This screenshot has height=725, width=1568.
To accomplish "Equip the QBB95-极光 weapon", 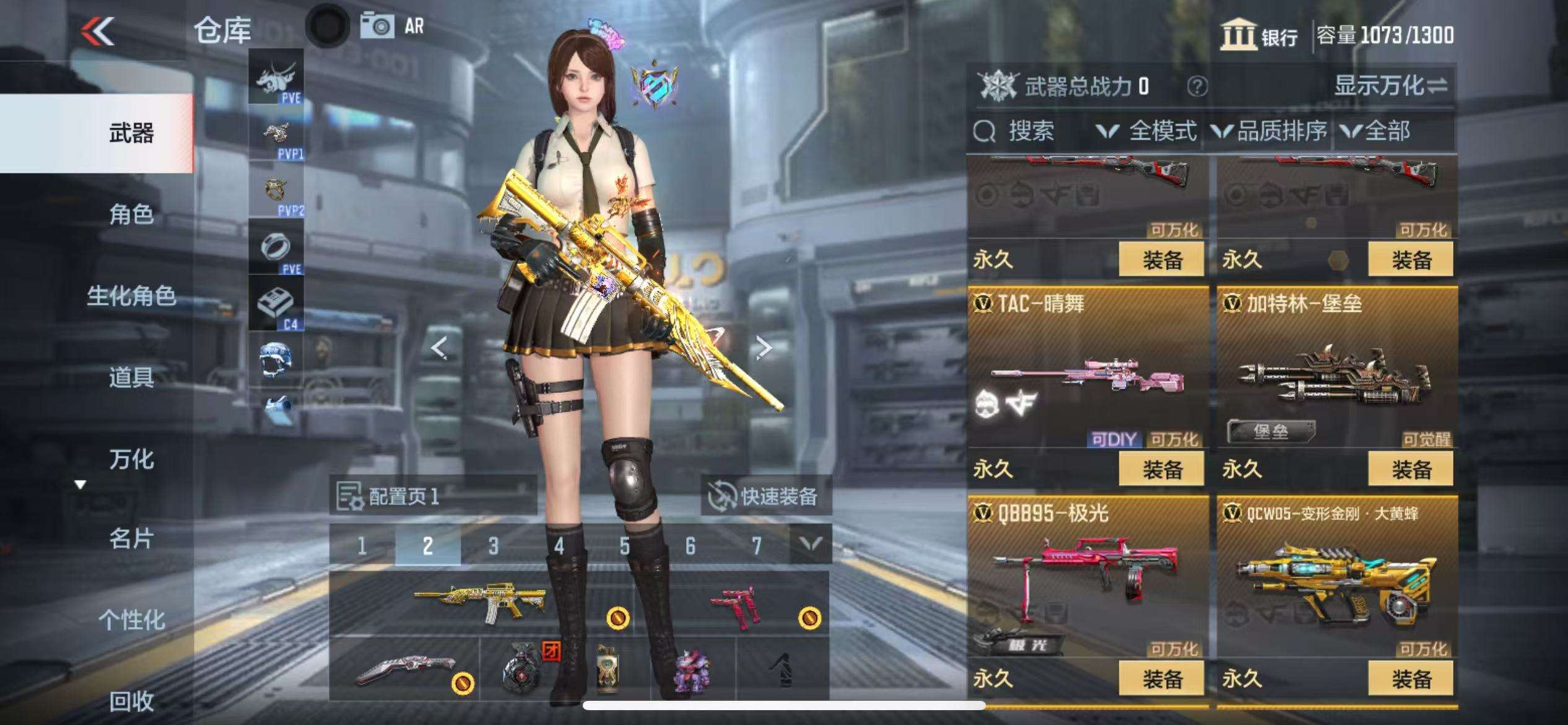I will pos(1161,679).
